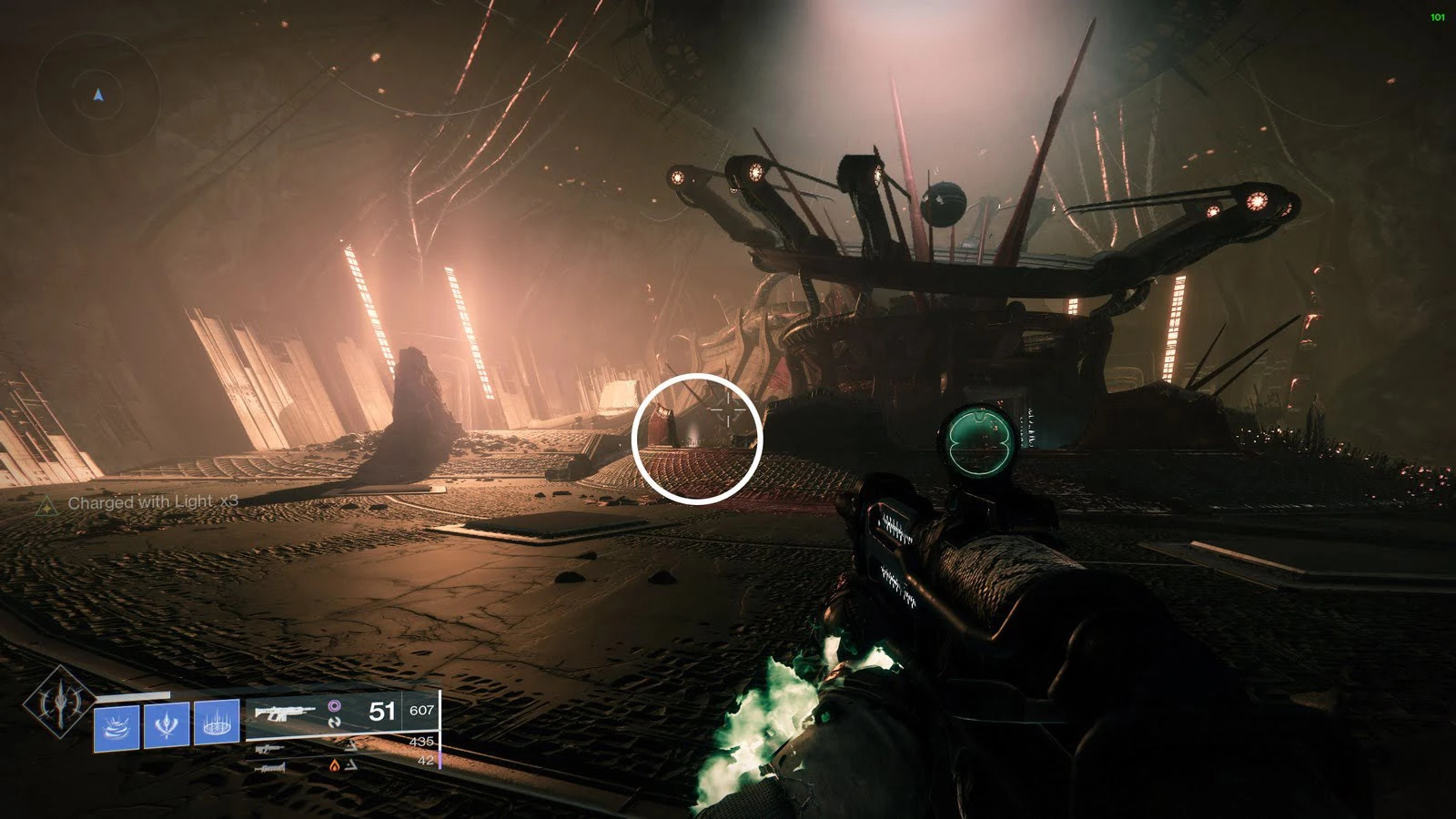The image size is (1456, 819).
Task: Switch to the solar heavy weapon icon
Action: 270,767
